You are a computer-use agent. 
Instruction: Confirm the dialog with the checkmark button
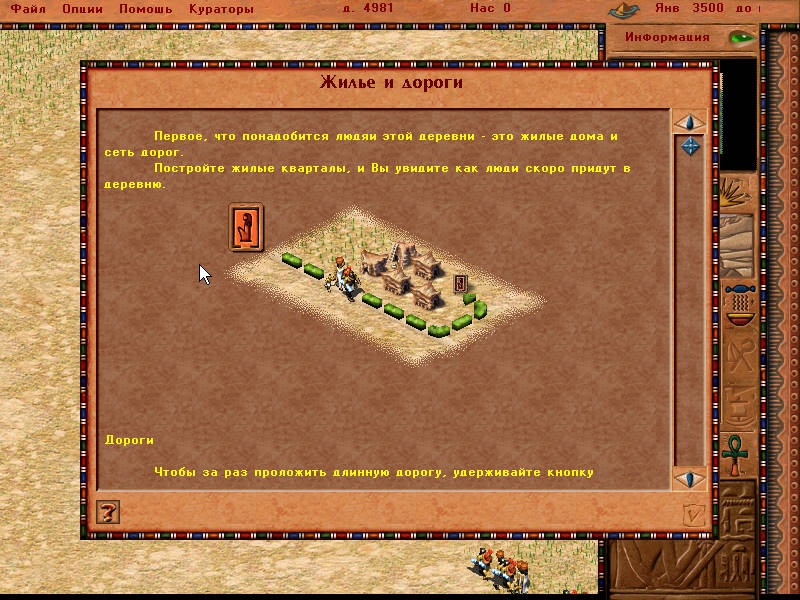tap(694, 514)
